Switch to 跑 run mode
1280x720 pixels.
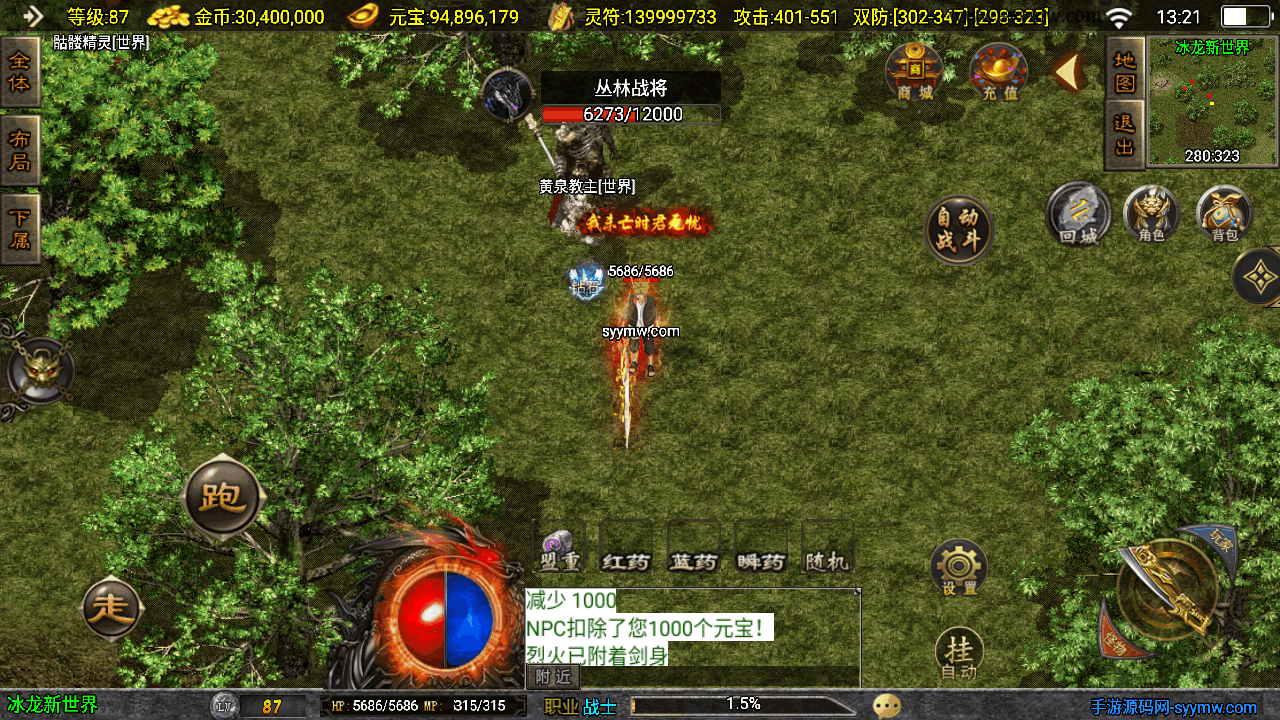point(222,497)
